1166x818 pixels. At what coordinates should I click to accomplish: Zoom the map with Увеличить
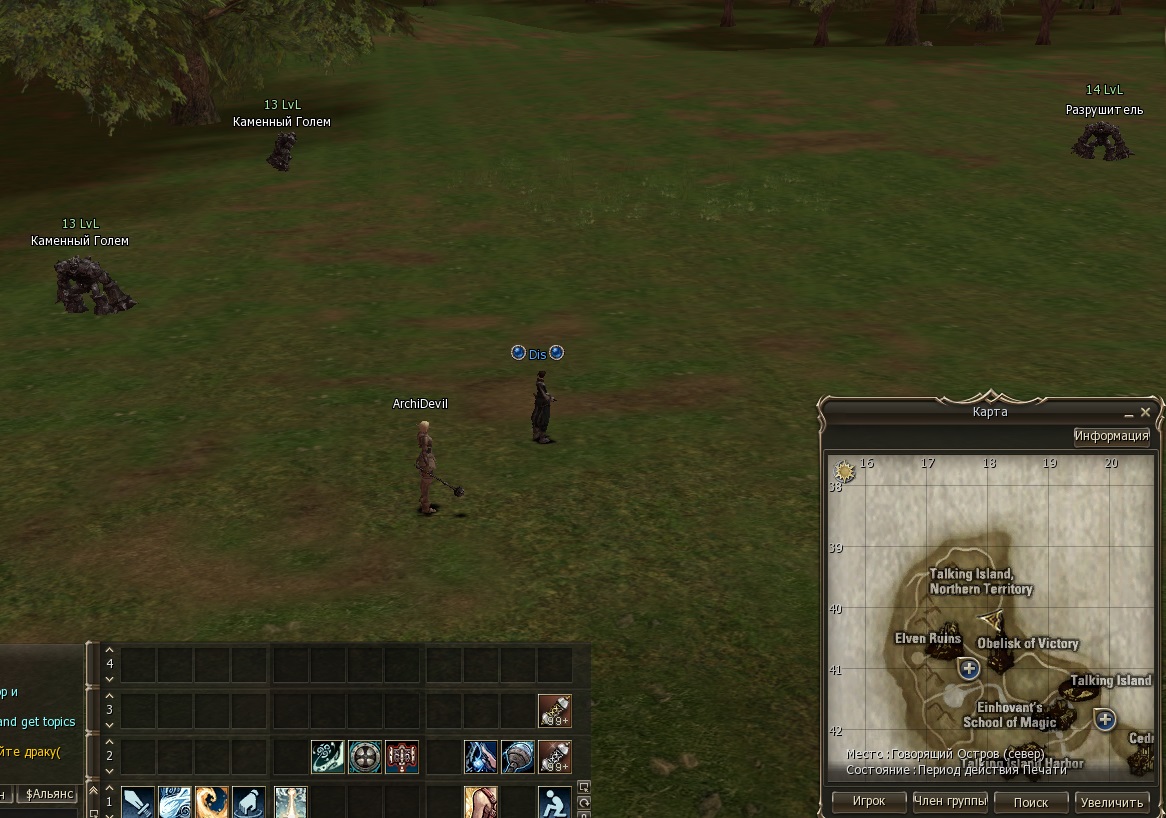pyautogui.click(x=1112, y=802)
